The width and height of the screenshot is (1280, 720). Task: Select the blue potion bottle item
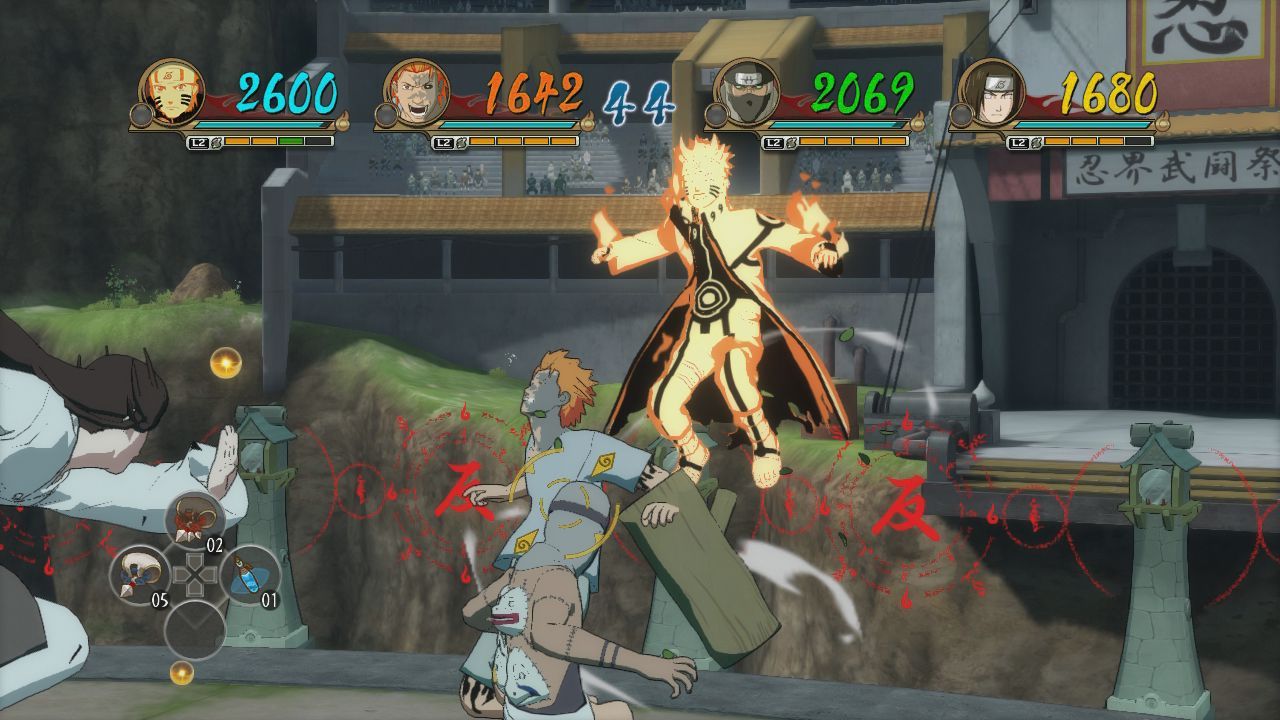coord(249,575)
